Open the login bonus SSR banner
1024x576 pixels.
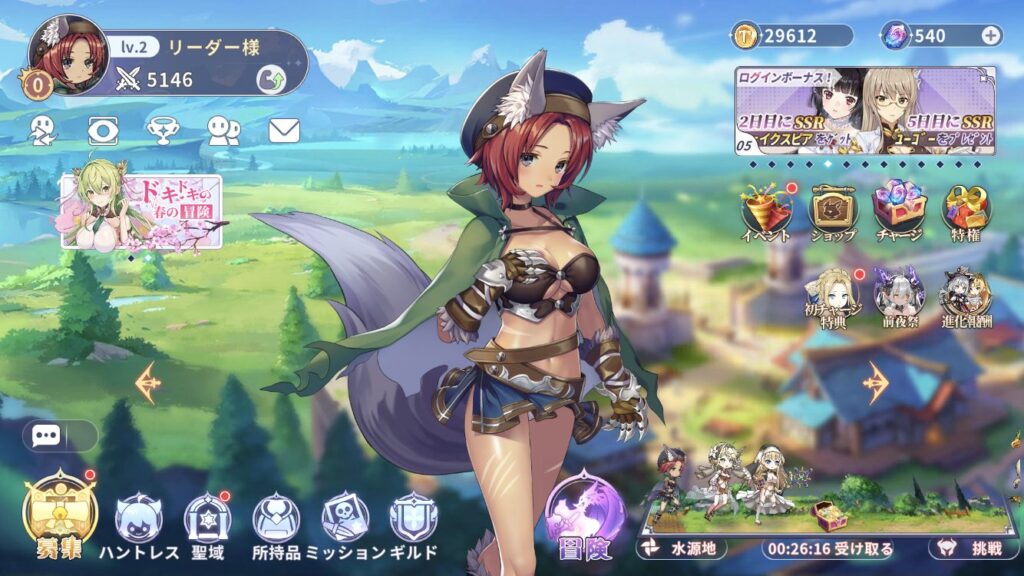tap(865, 110)
